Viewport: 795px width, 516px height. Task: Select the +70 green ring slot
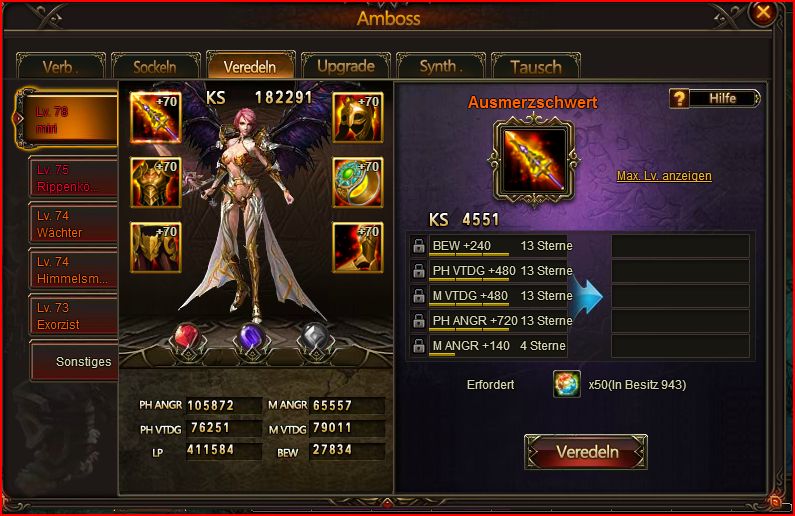[x=358, y=182]
